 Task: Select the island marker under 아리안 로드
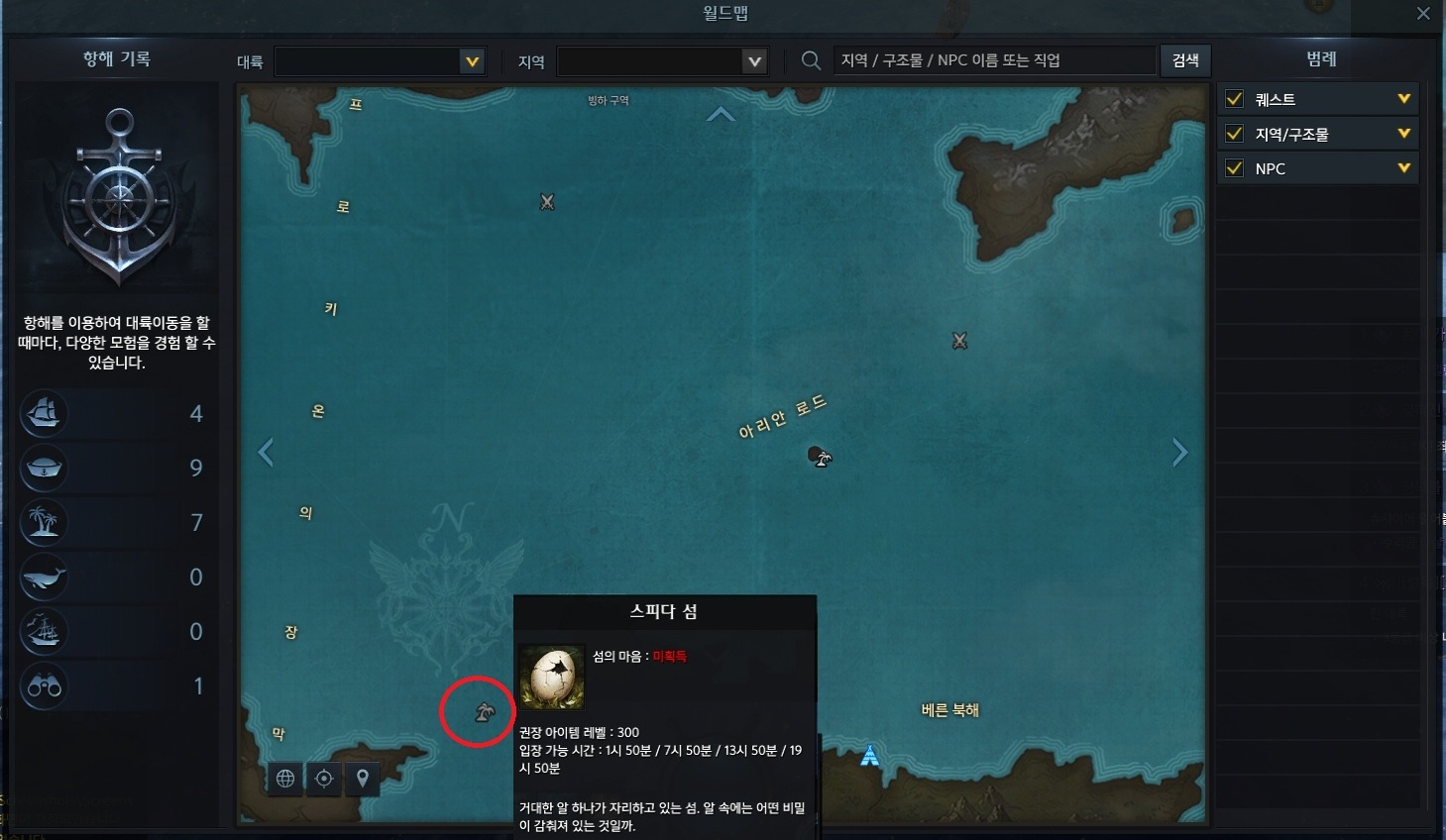pyautogui.click(x=820, y=457)
